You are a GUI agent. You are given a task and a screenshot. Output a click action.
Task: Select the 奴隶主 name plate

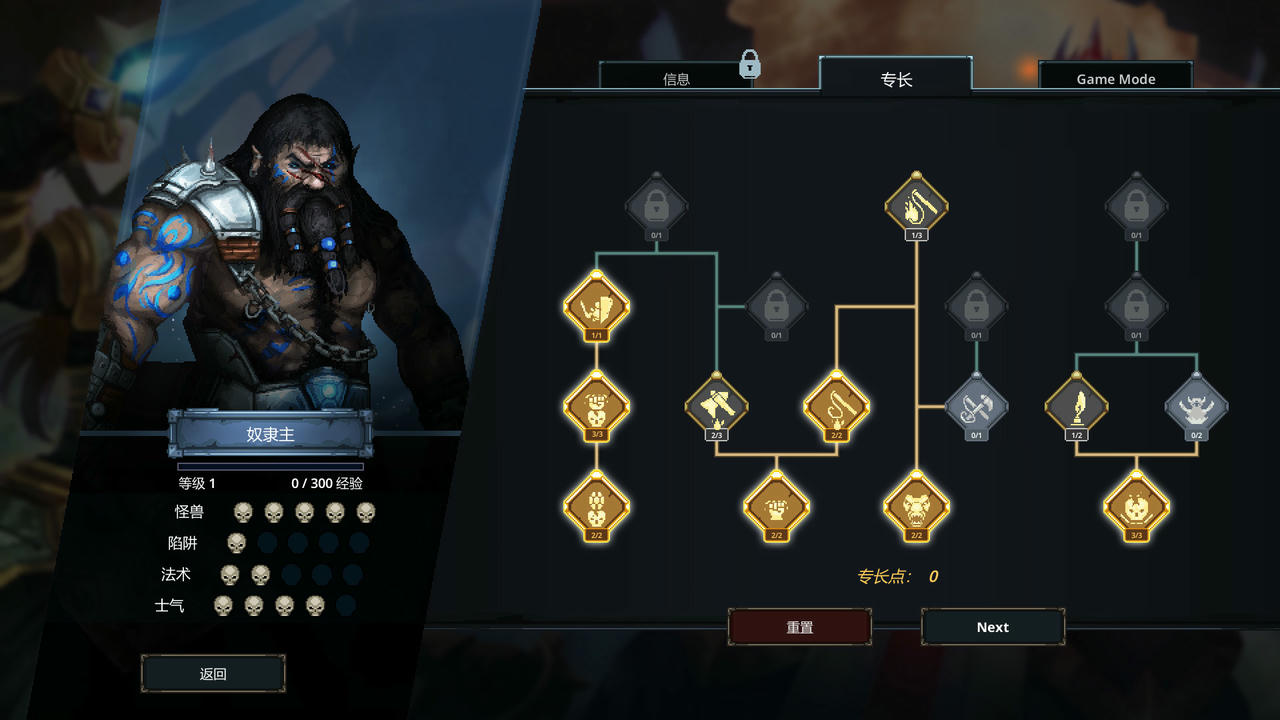point(270,434)
